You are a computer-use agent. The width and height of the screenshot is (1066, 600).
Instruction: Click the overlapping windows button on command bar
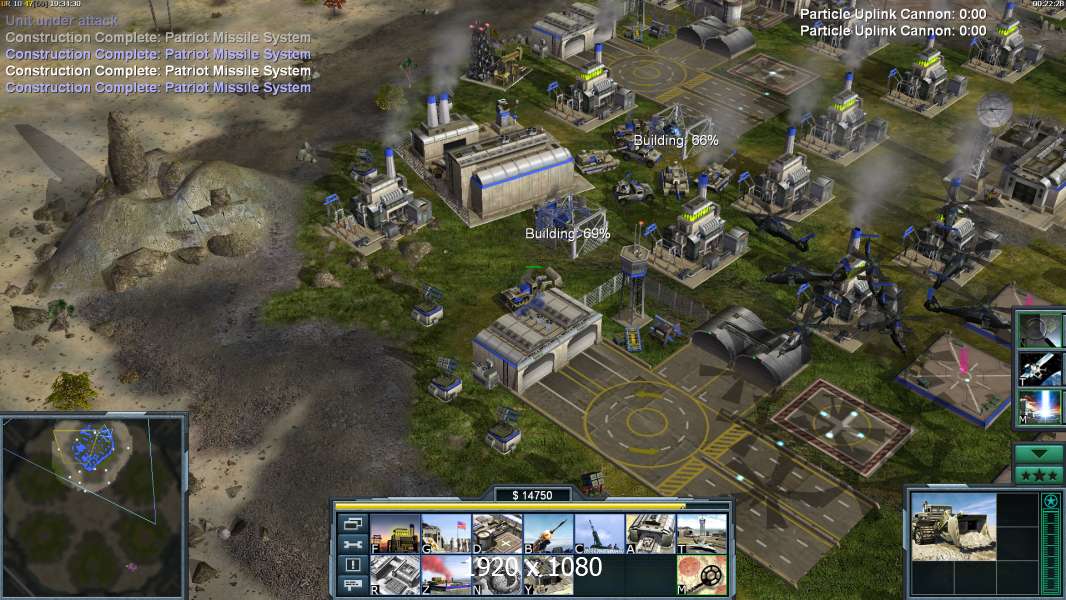click(x=352, y=524)
